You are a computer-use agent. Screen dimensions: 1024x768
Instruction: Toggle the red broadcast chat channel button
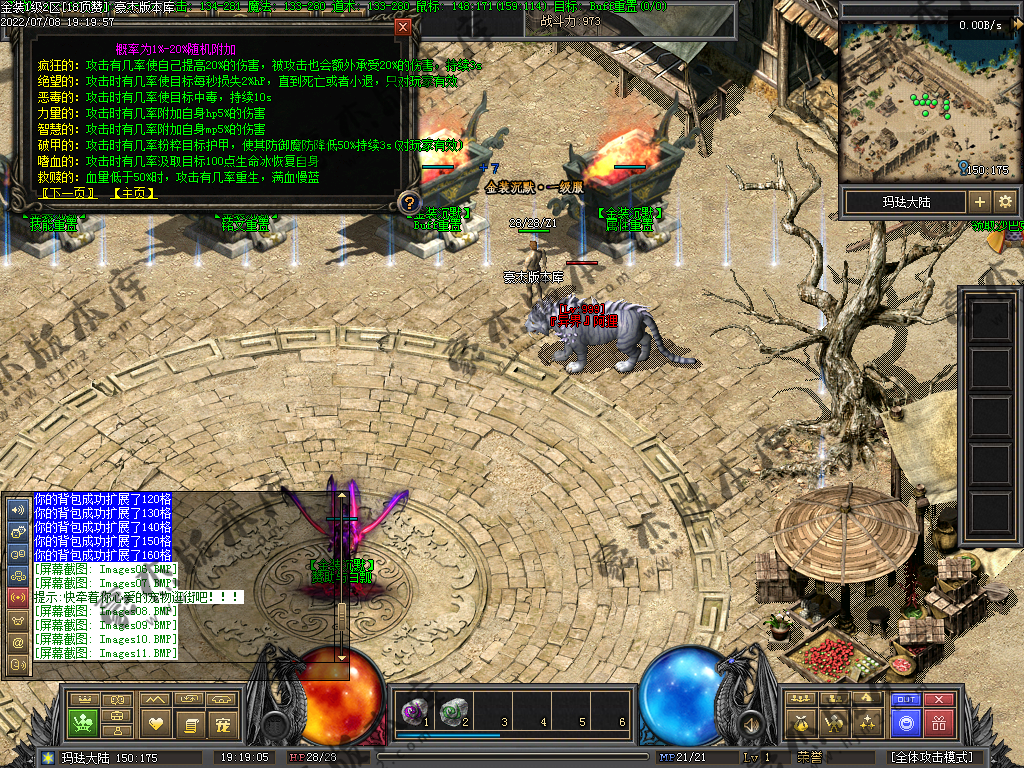pos(17,597)
